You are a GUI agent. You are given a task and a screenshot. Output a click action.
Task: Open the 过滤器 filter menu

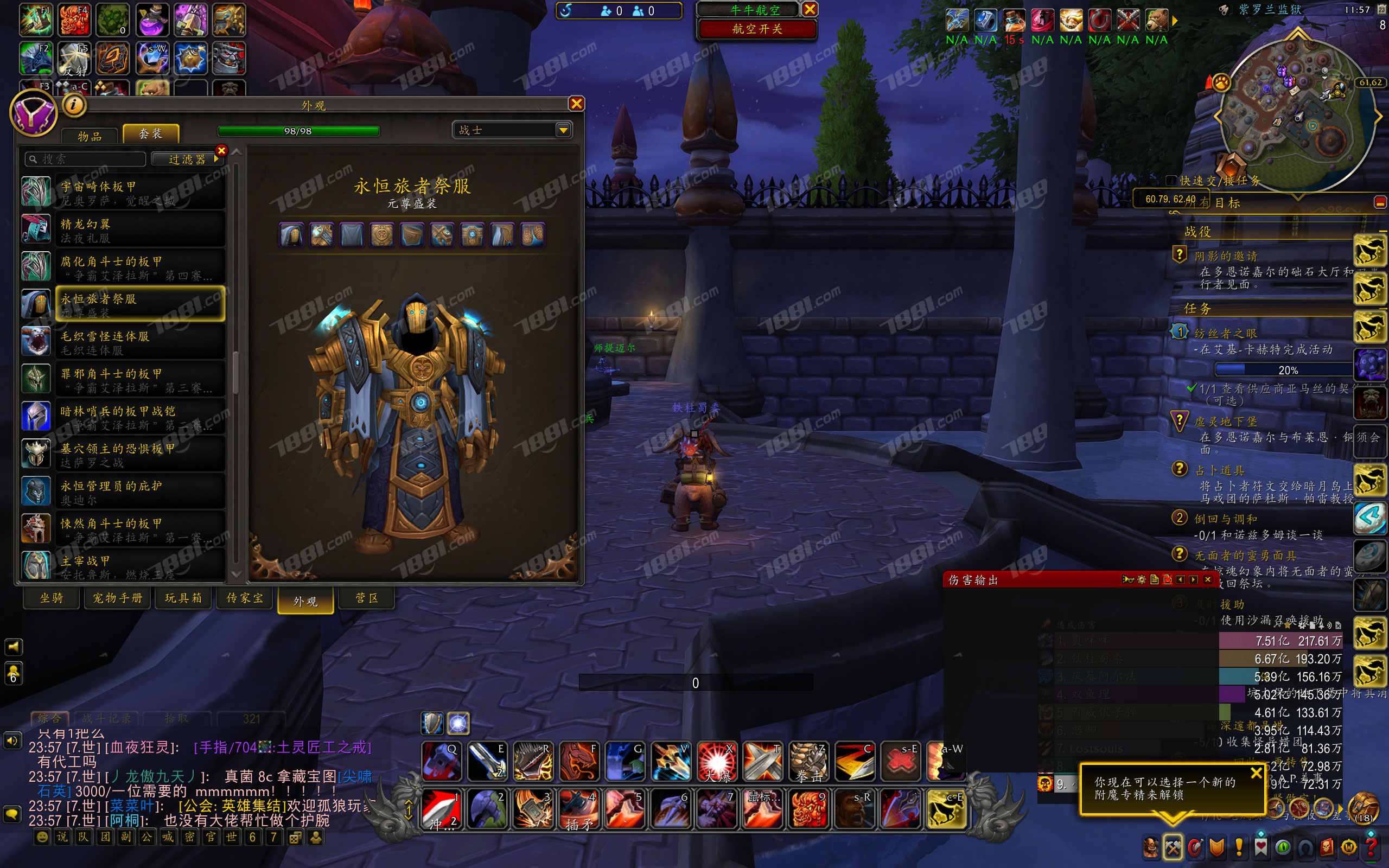(x=187, y=159)
